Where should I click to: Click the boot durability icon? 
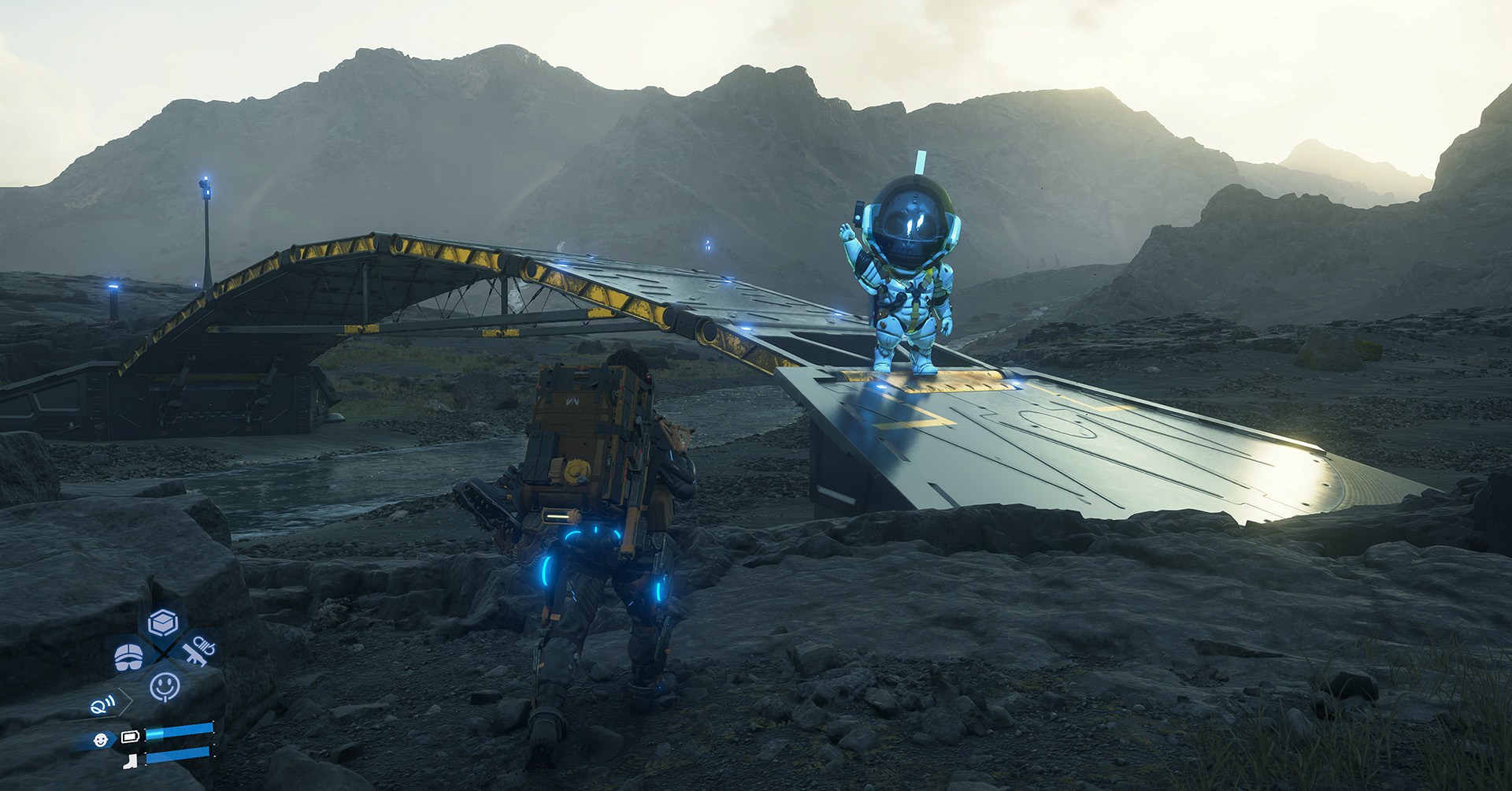point(132,761)
